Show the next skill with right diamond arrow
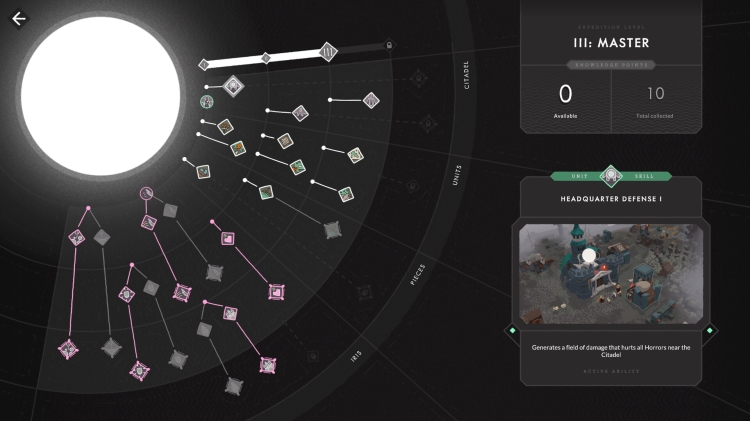Screen dimensions: 750x422 tap(710, 330)
